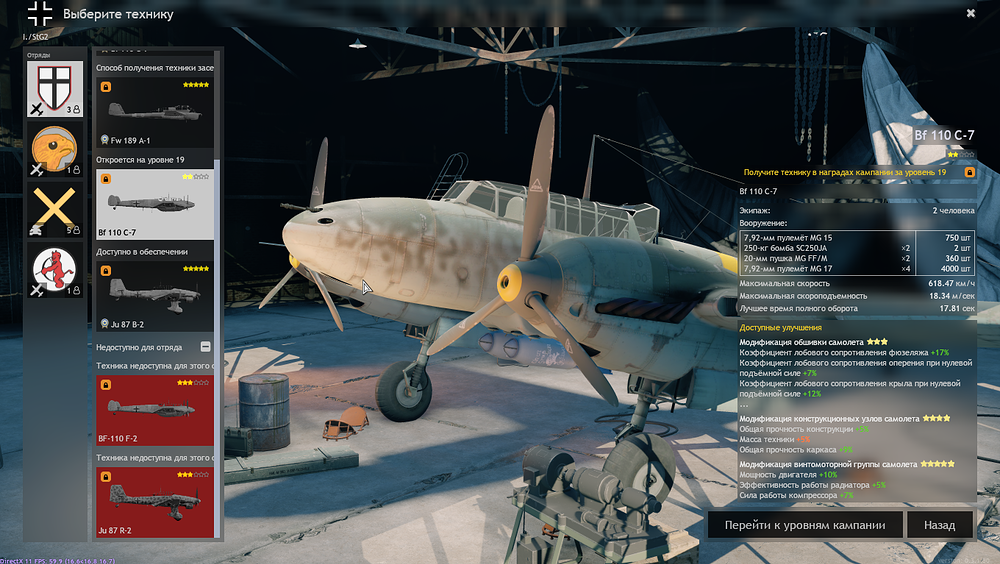This screenshot has width=1000, height=564.
Task: Choose the Bf 110 C-7 aircraft card
Action: coord(154,204)
